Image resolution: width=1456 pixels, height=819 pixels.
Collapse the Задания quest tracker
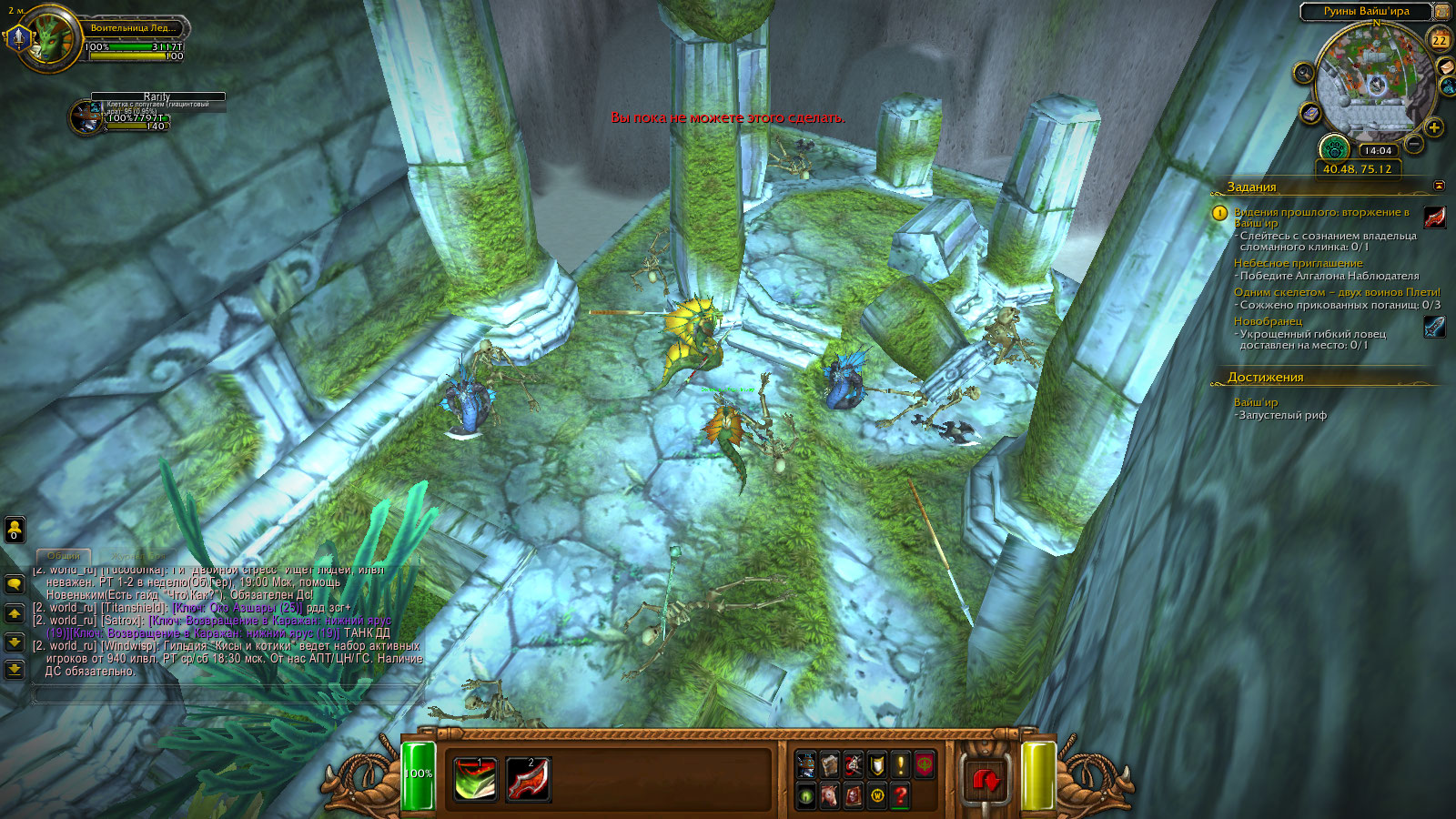coord(1439,186)
